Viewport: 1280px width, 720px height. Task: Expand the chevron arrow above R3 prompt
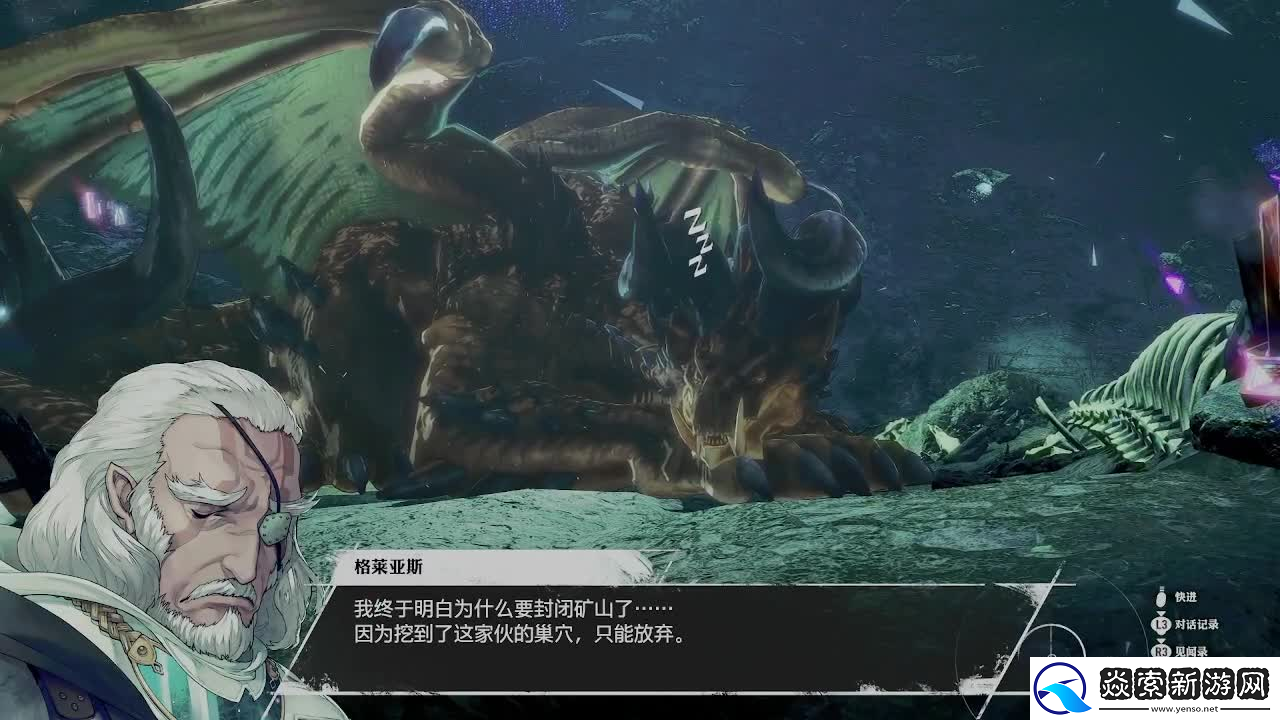pyautogui.click(x=1160, y=640)
